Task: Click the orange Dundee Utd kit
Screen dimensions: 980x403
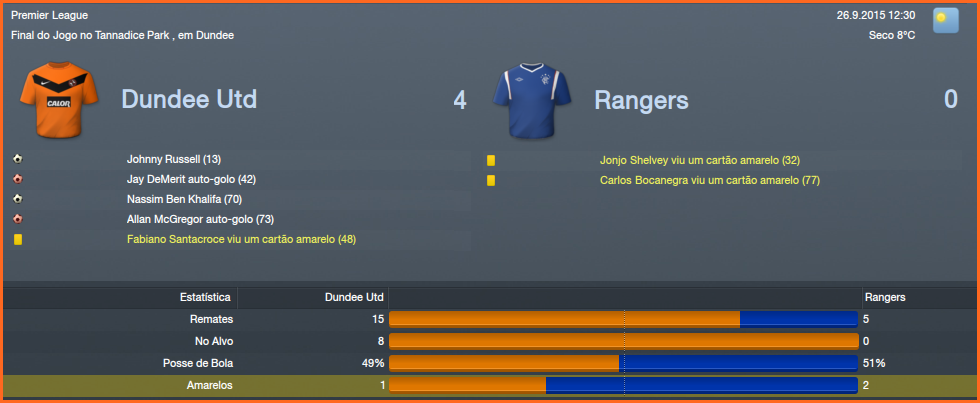Action: point(59,98)
